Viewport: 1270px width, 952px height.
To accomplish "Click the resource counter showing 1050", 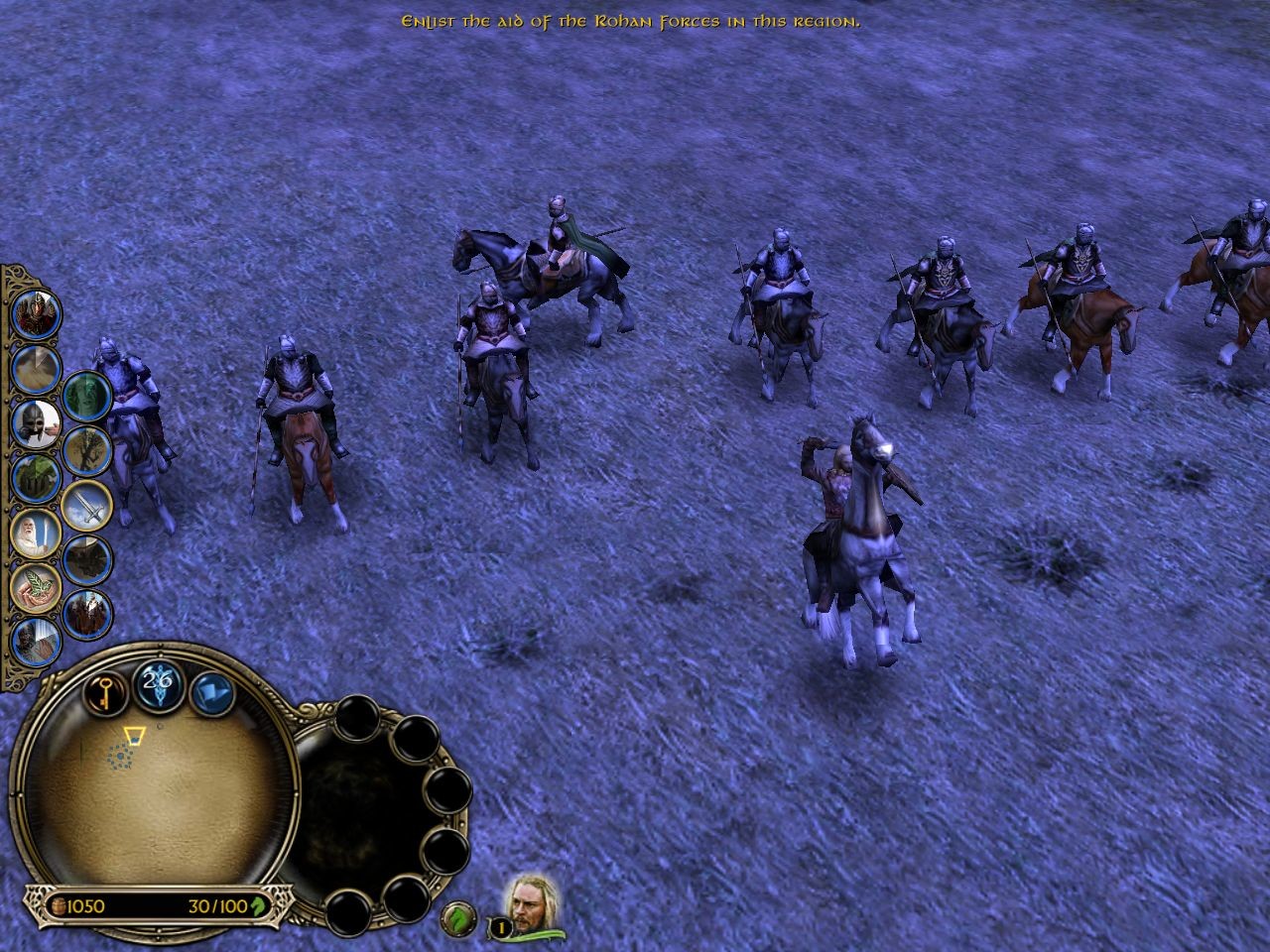I will coord(84,904).
